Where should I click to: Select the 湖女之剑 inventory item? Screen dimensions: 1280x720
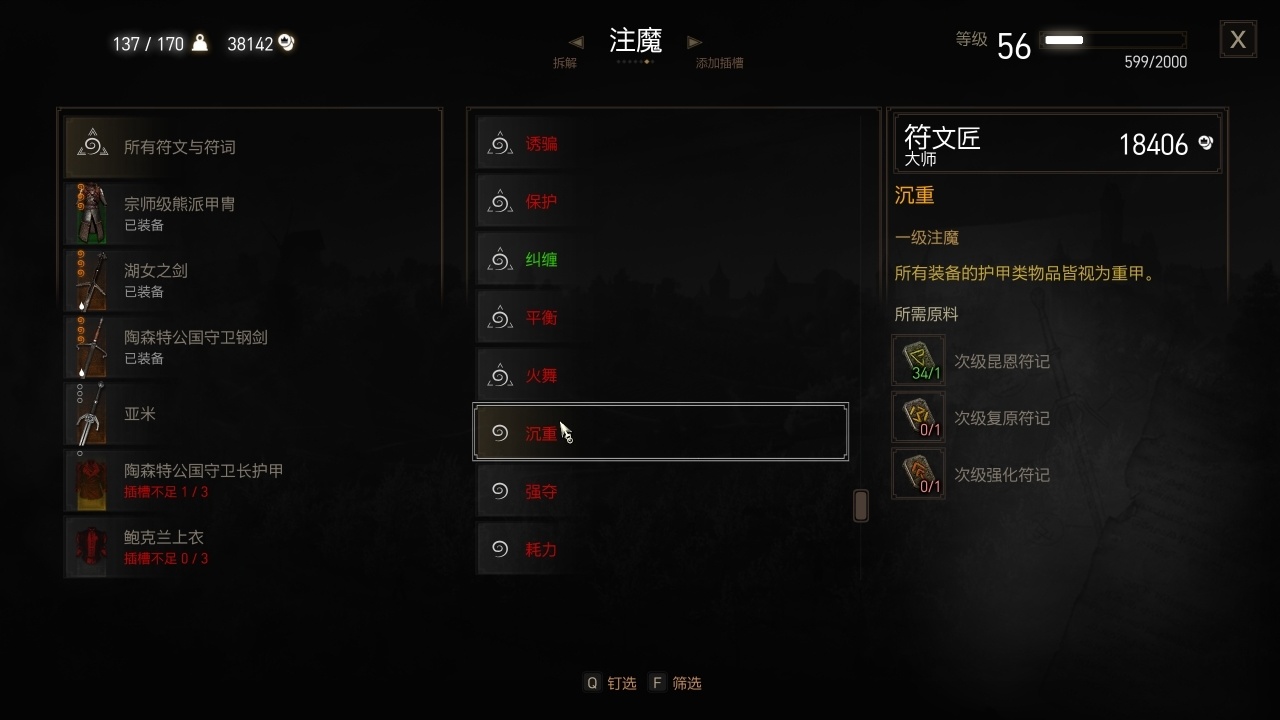(x=250, y=280)
